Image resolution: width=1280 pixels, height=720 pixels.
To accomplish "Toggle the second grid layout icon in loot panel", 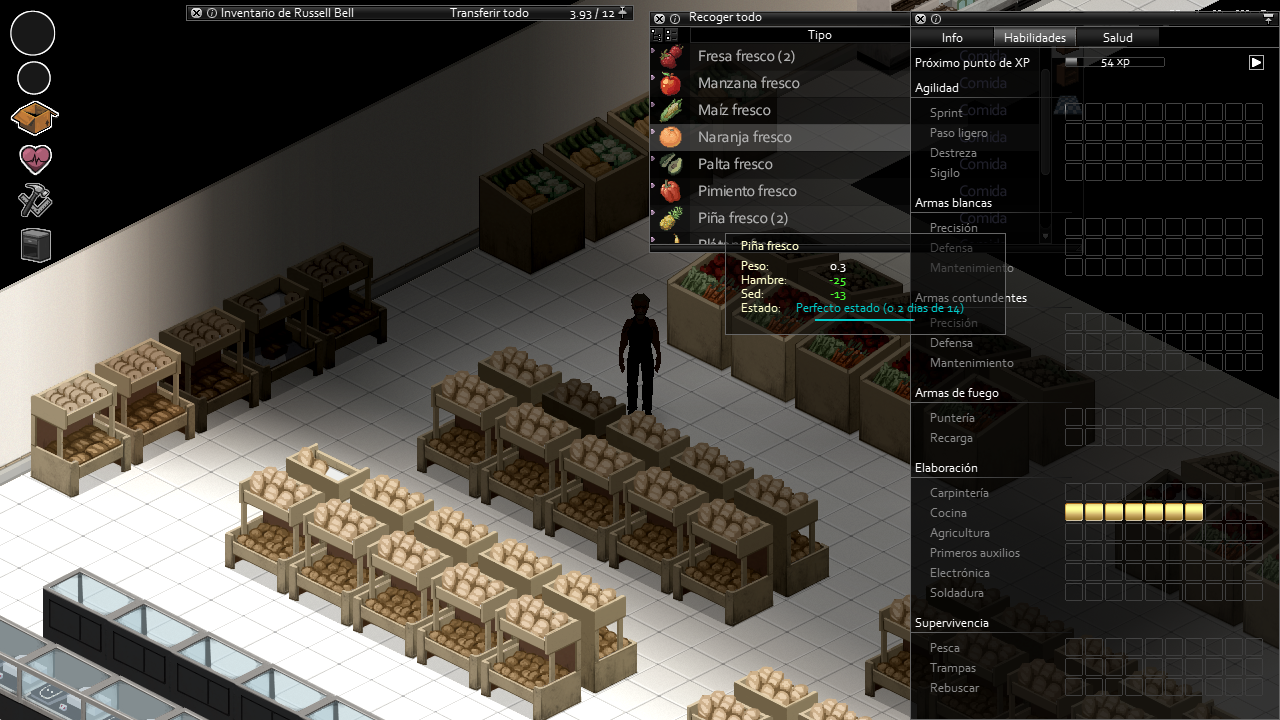I will [x=671, y=34].
